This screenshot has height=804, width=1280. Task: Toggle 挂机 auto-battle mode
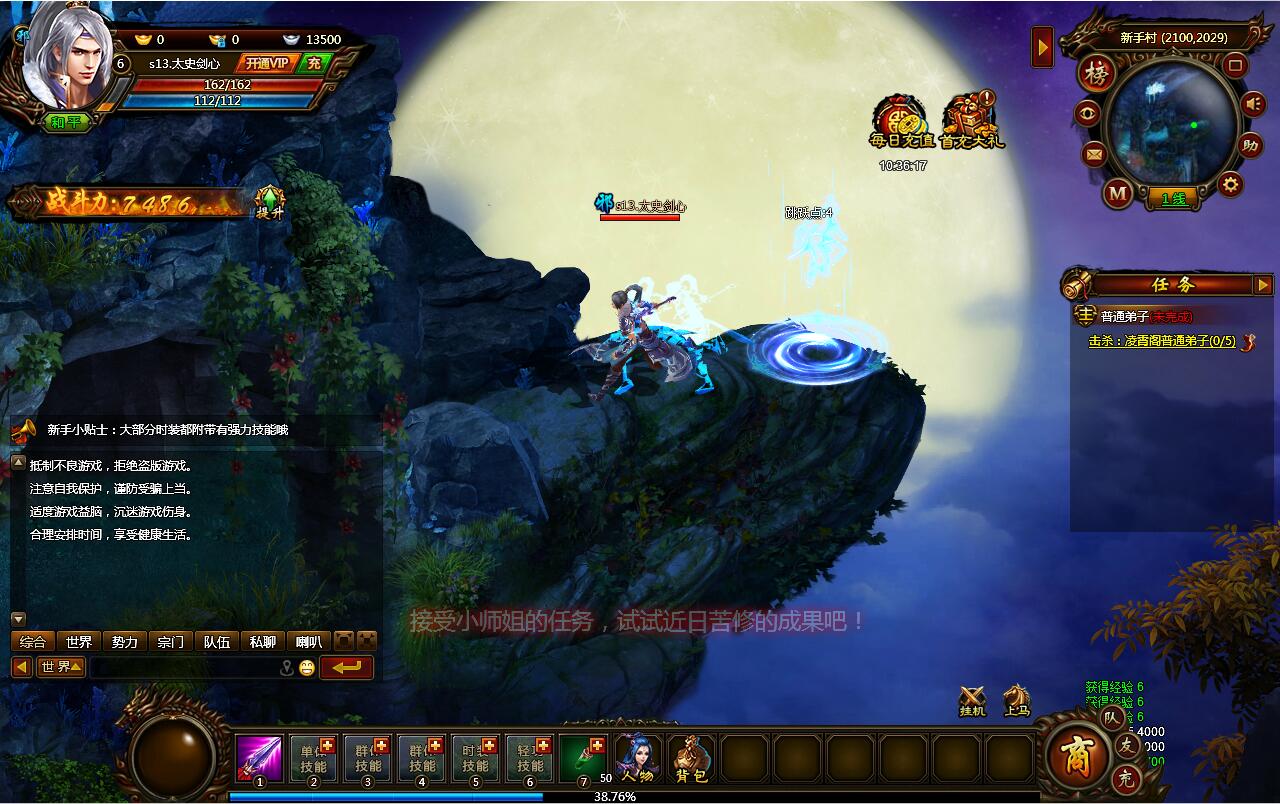(x=972, y=700)
